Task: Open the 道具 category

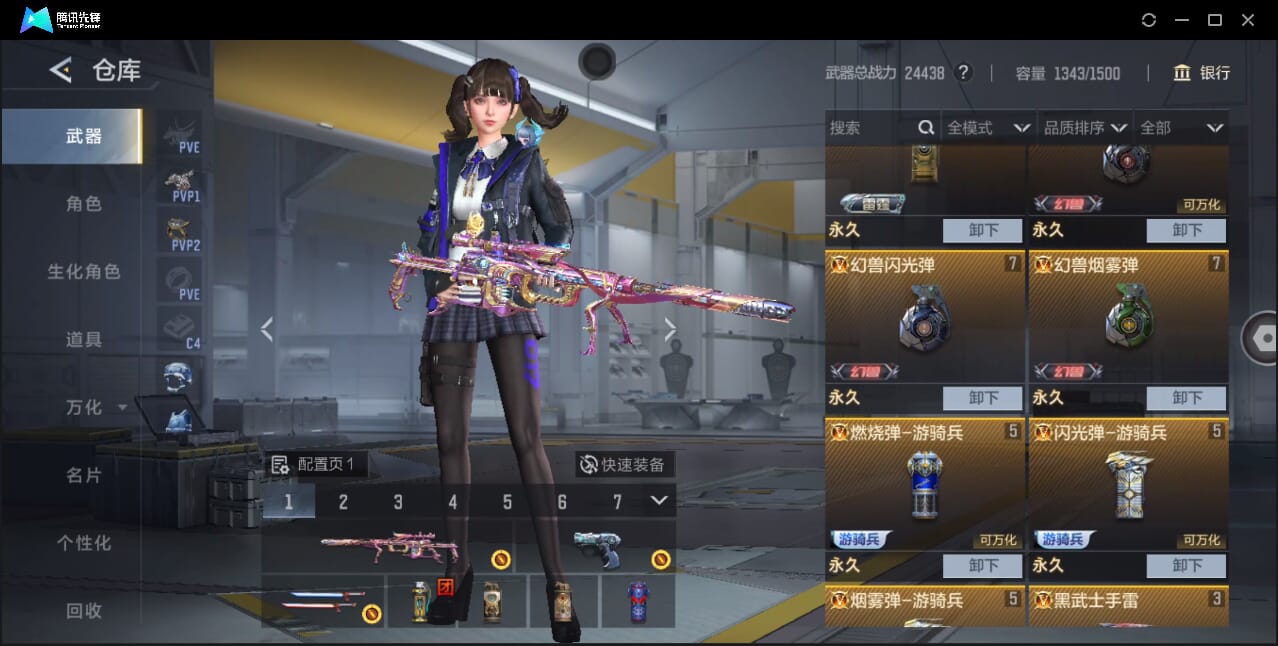Action: [84, 340]
